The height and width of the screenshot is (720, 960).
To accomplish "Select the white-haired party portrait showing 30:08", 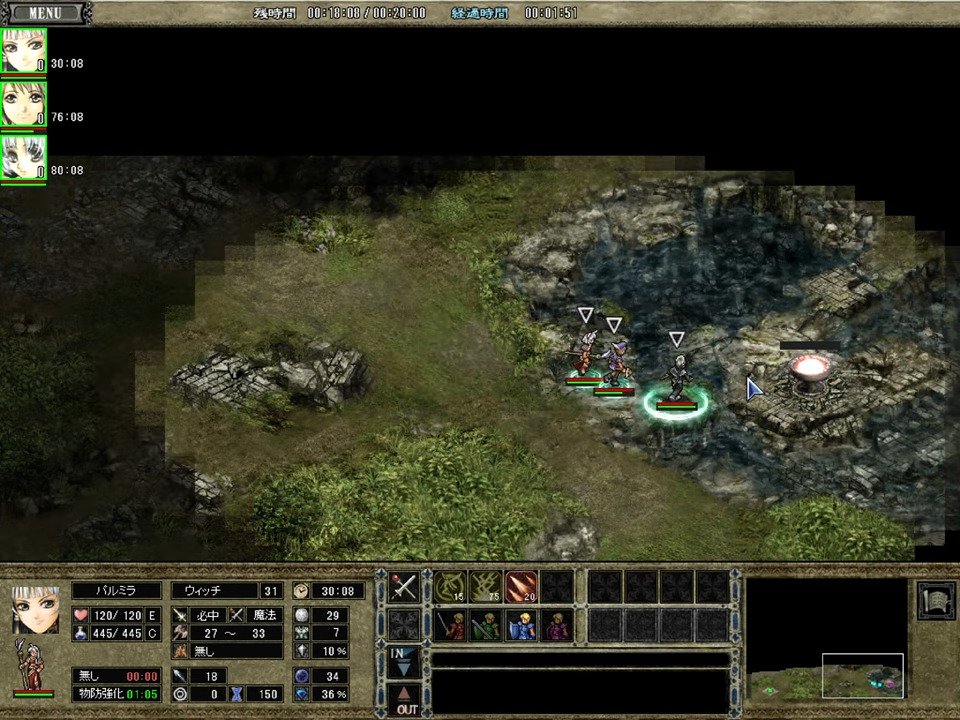I will coord(23,50).
